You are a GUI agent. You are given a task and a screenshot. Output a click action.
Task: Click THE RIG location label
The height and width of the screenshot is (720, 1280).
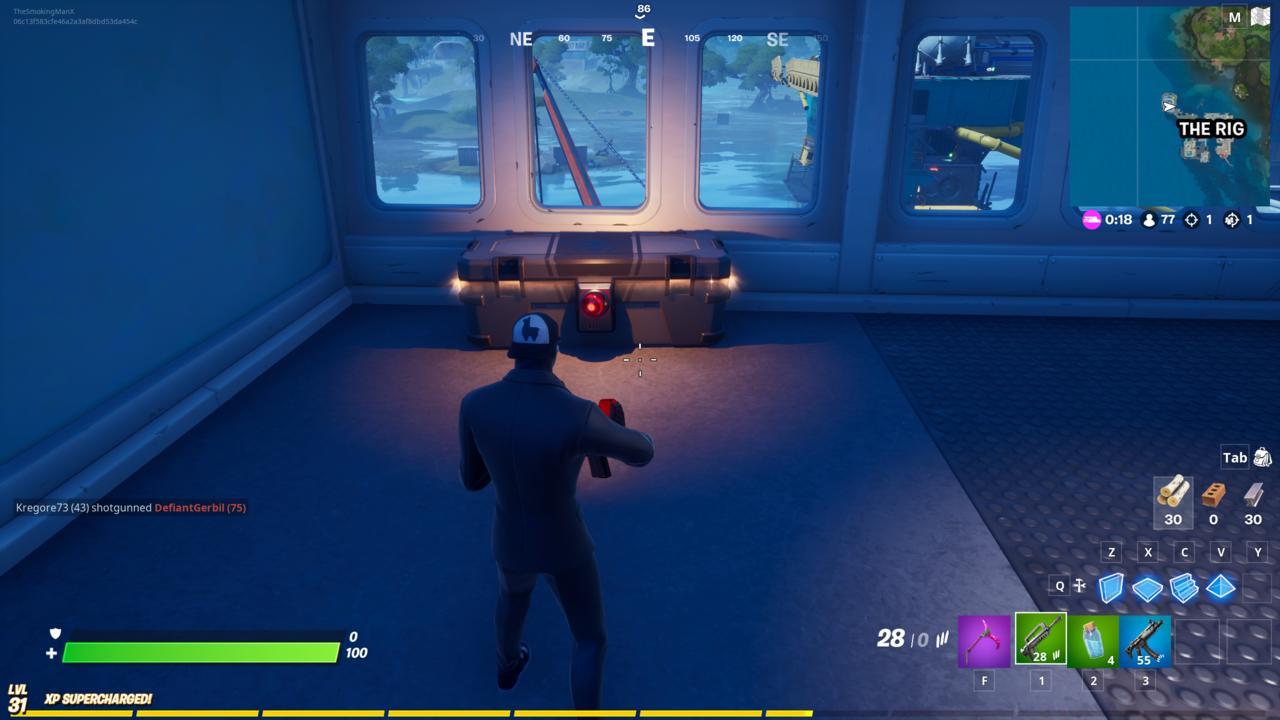(1213, 129)
